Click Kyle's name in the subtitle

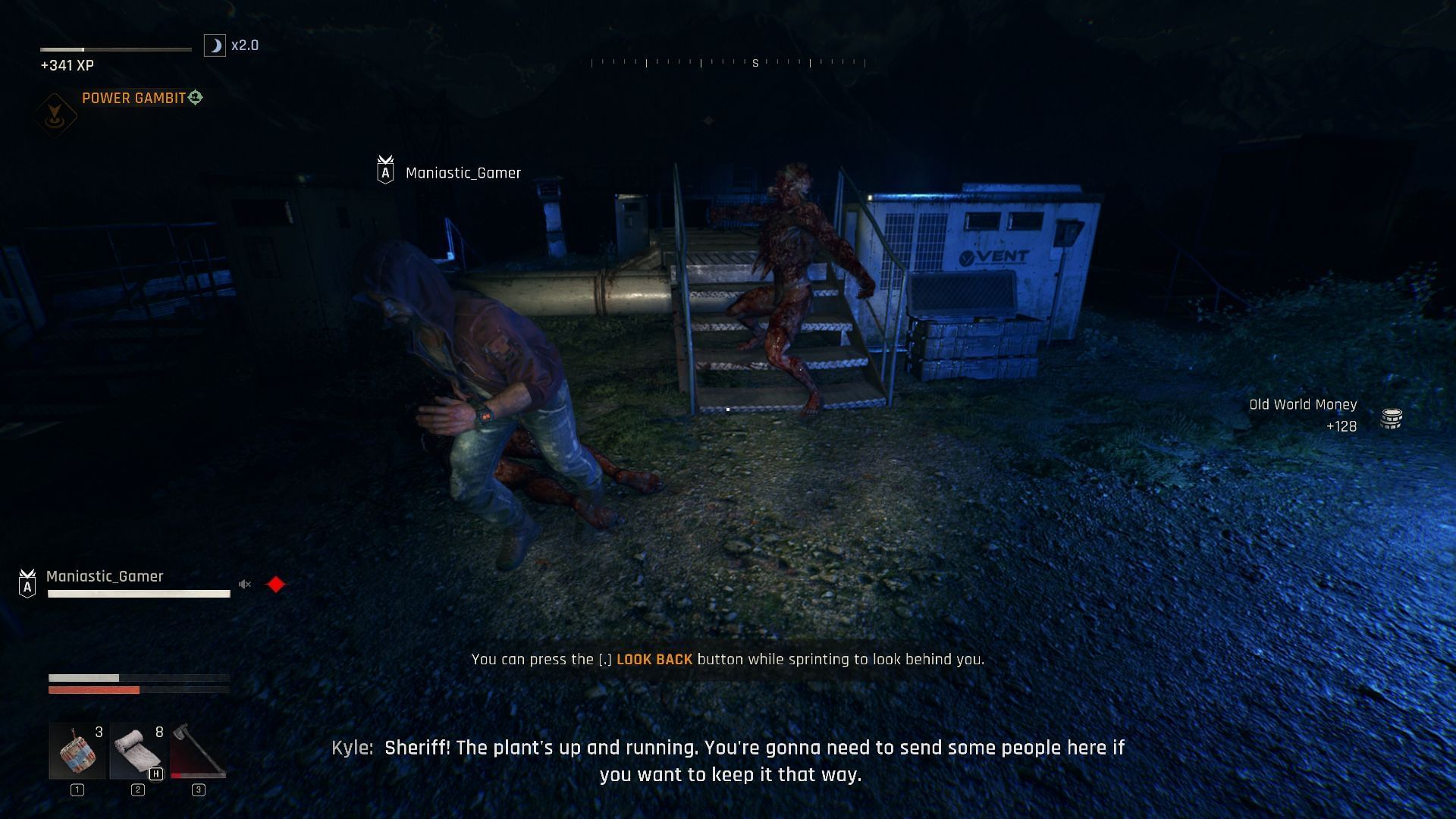point(350,747)
